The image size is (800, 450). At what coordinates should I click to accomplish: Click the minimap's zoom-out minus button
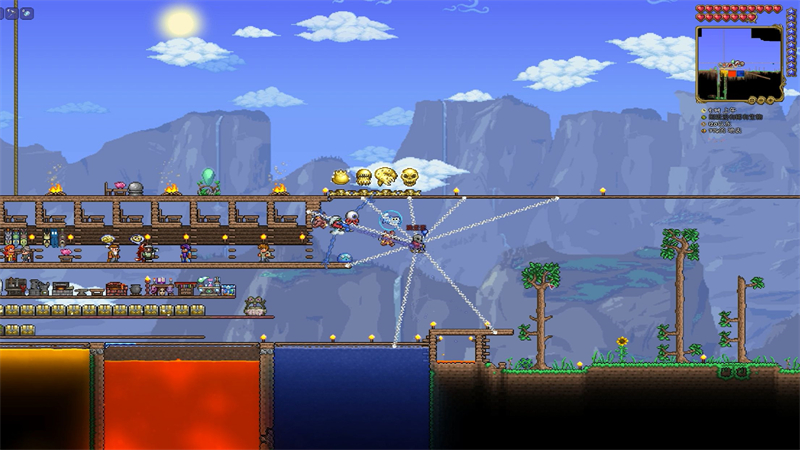pos(760,99)
